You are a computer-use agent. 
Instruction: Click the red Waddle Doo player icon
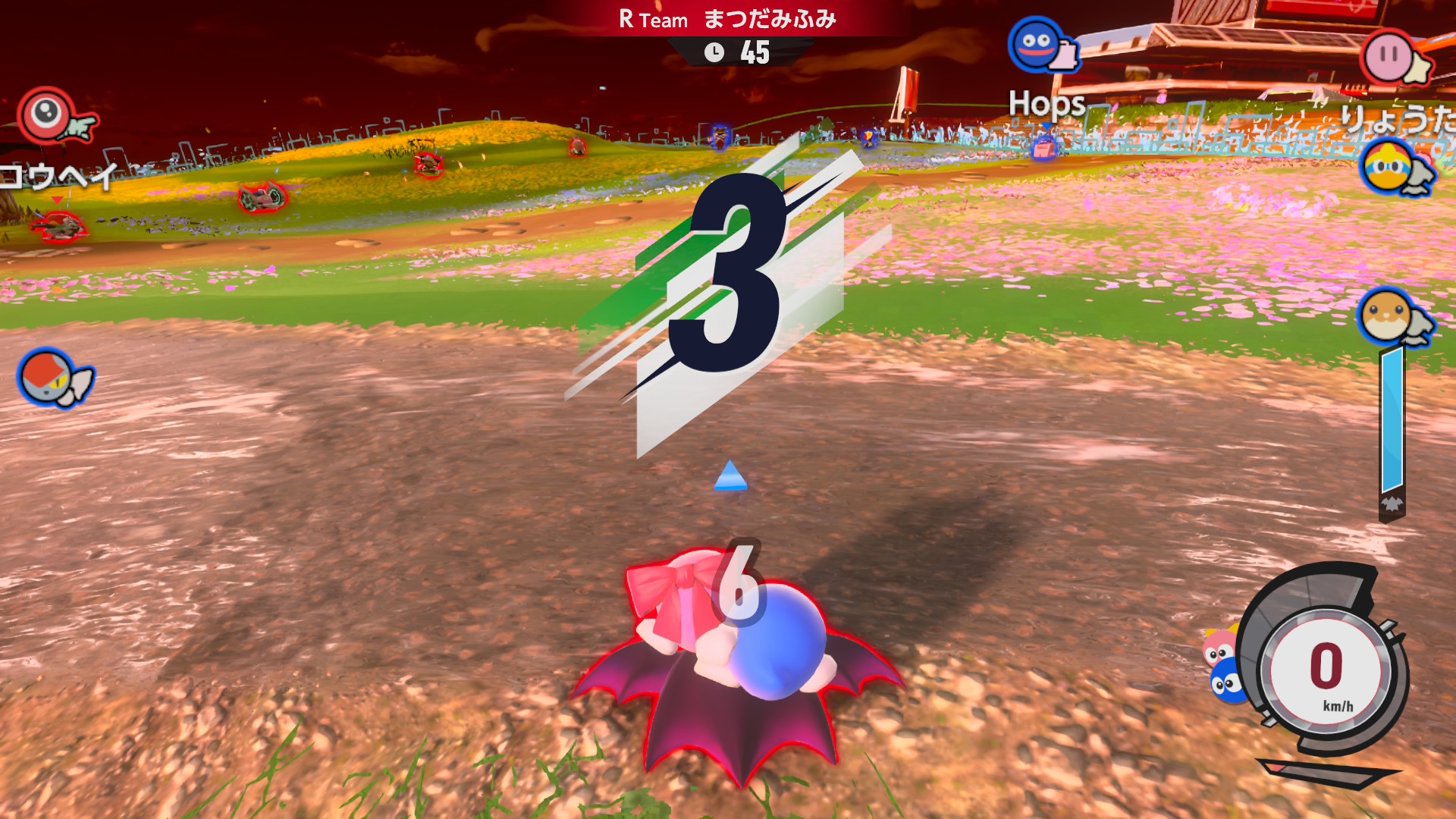click(x=47, y=115)
